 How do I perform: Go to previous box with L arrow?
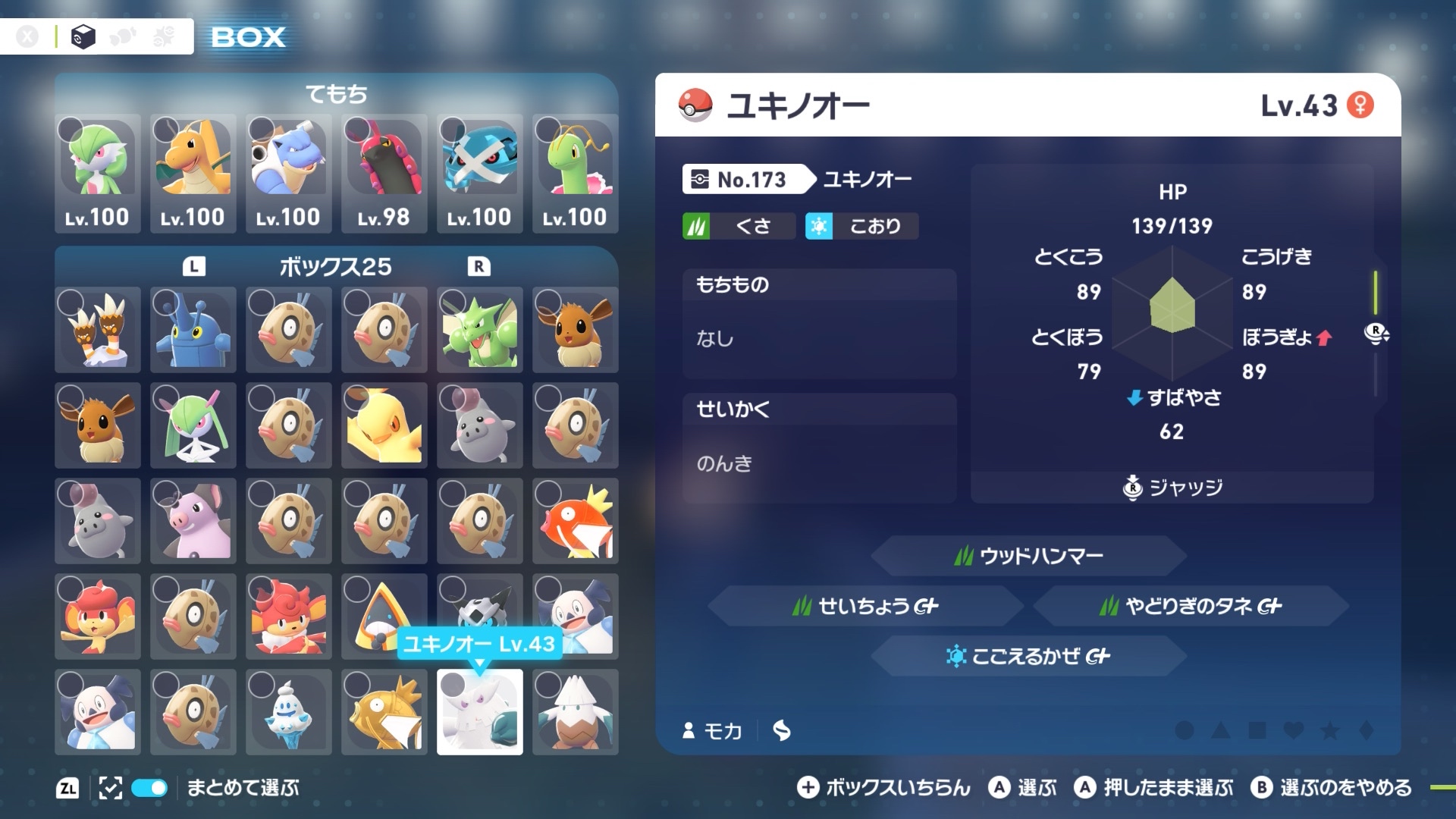(x=194, y=267)
